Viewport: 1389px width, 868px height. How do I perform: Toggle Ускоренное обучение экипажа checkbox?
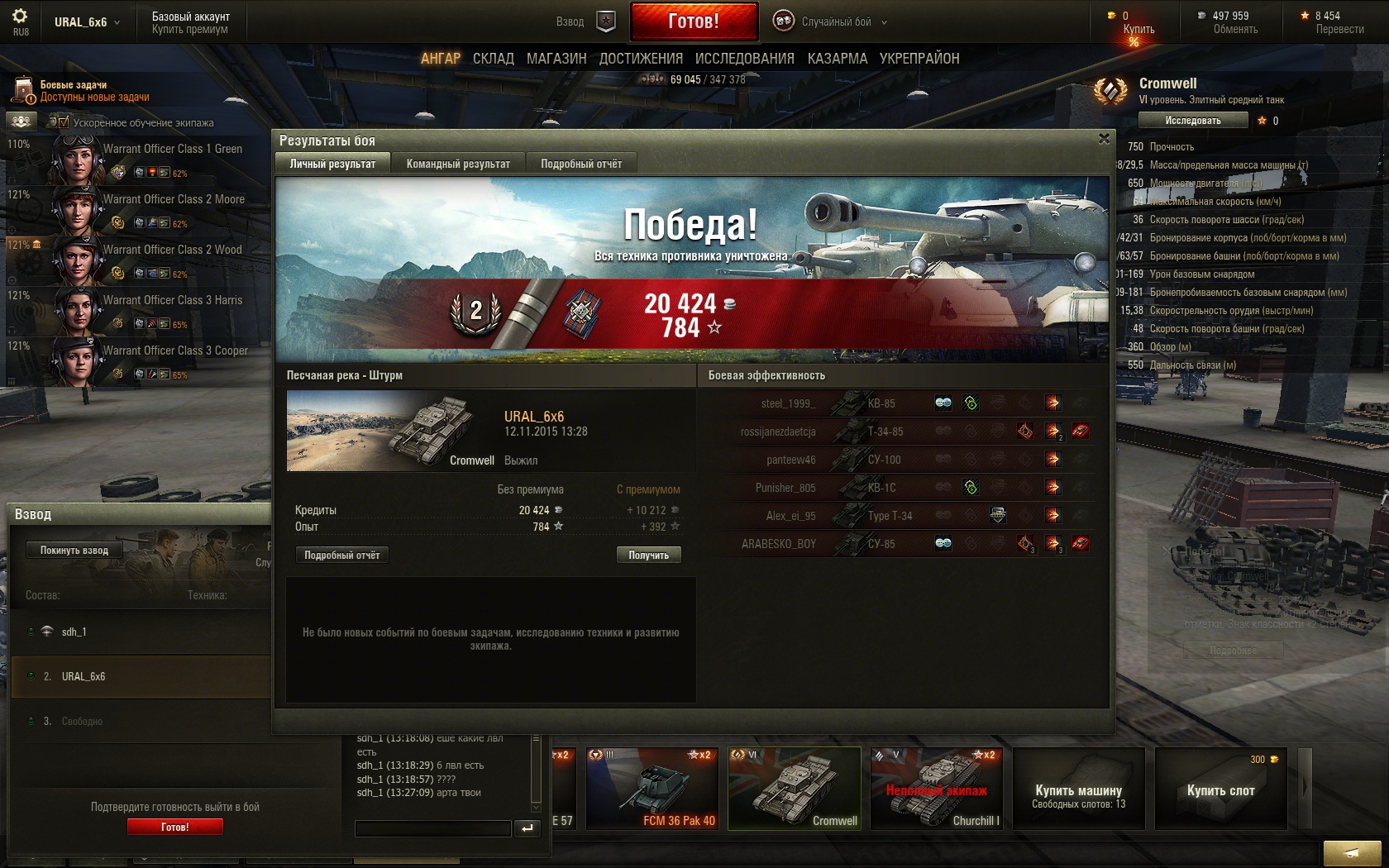coord(64,122)
